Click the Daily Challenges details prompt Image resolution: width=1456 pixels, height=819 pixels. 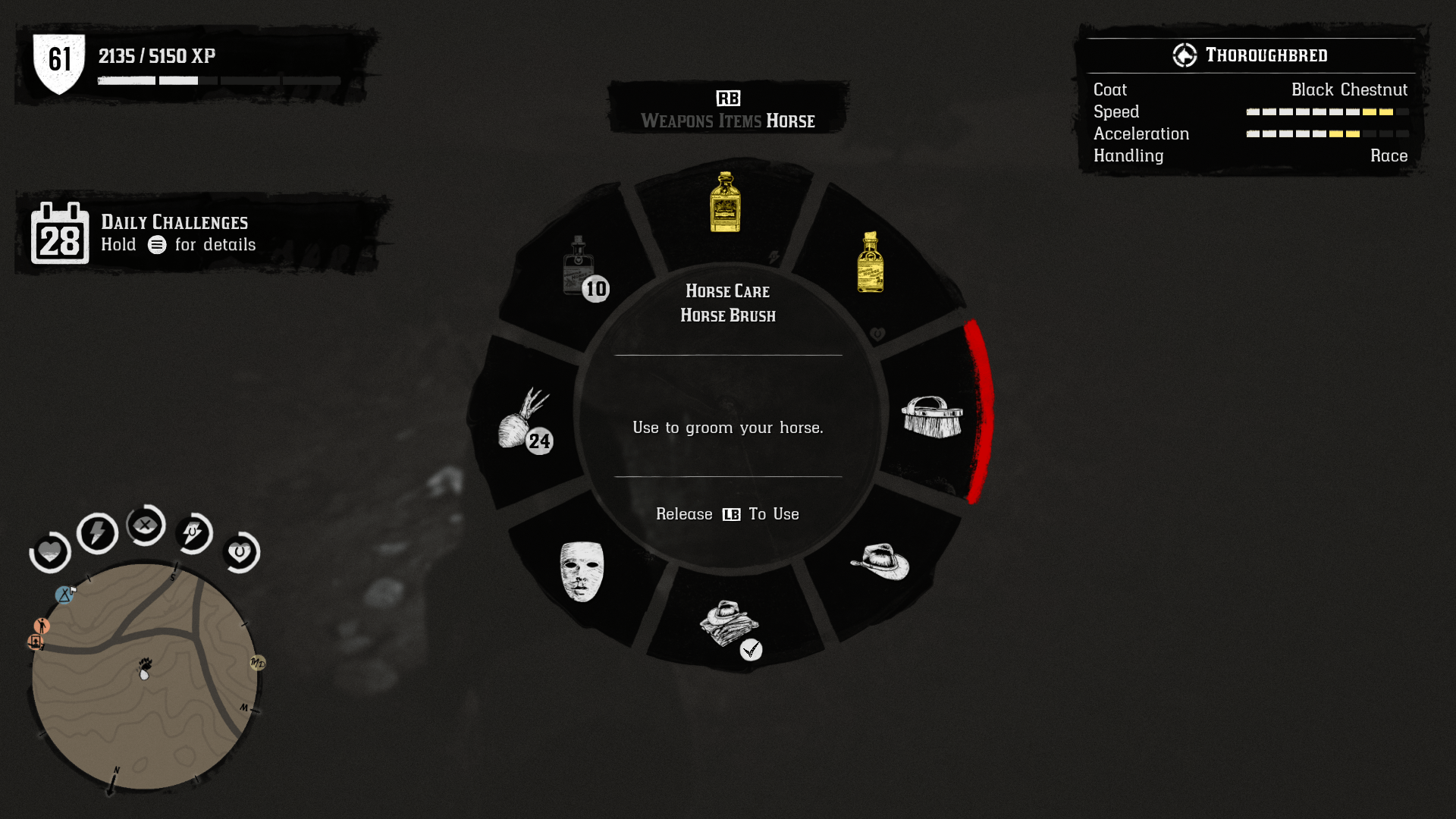coord(178,245)
